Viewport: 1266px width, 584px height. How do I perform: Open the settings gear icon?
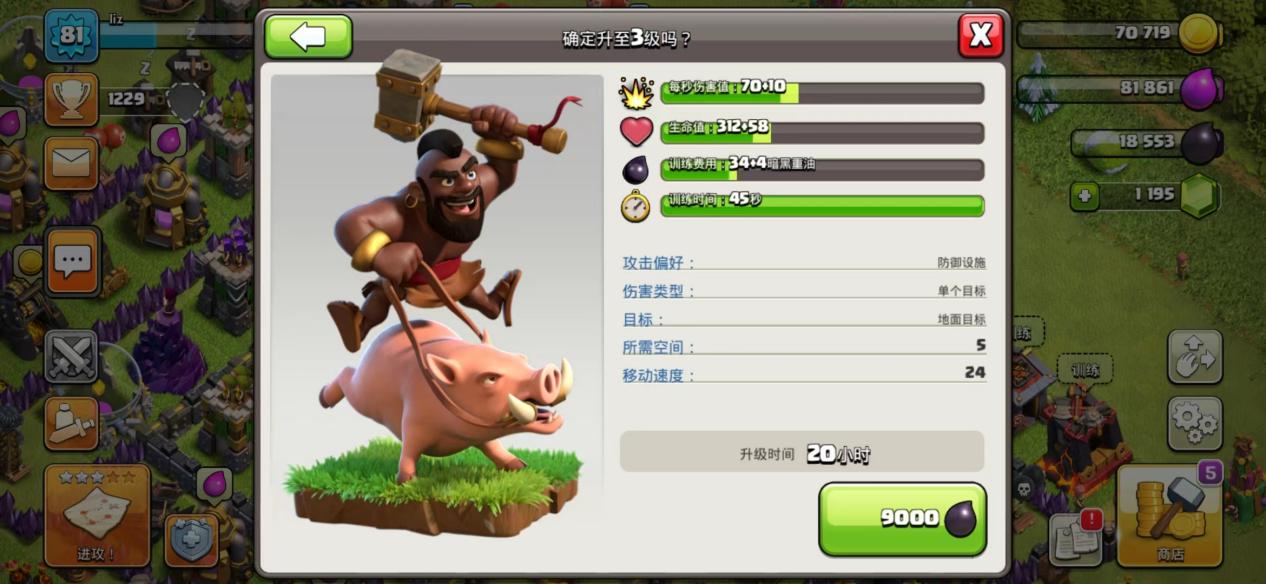1195,423
